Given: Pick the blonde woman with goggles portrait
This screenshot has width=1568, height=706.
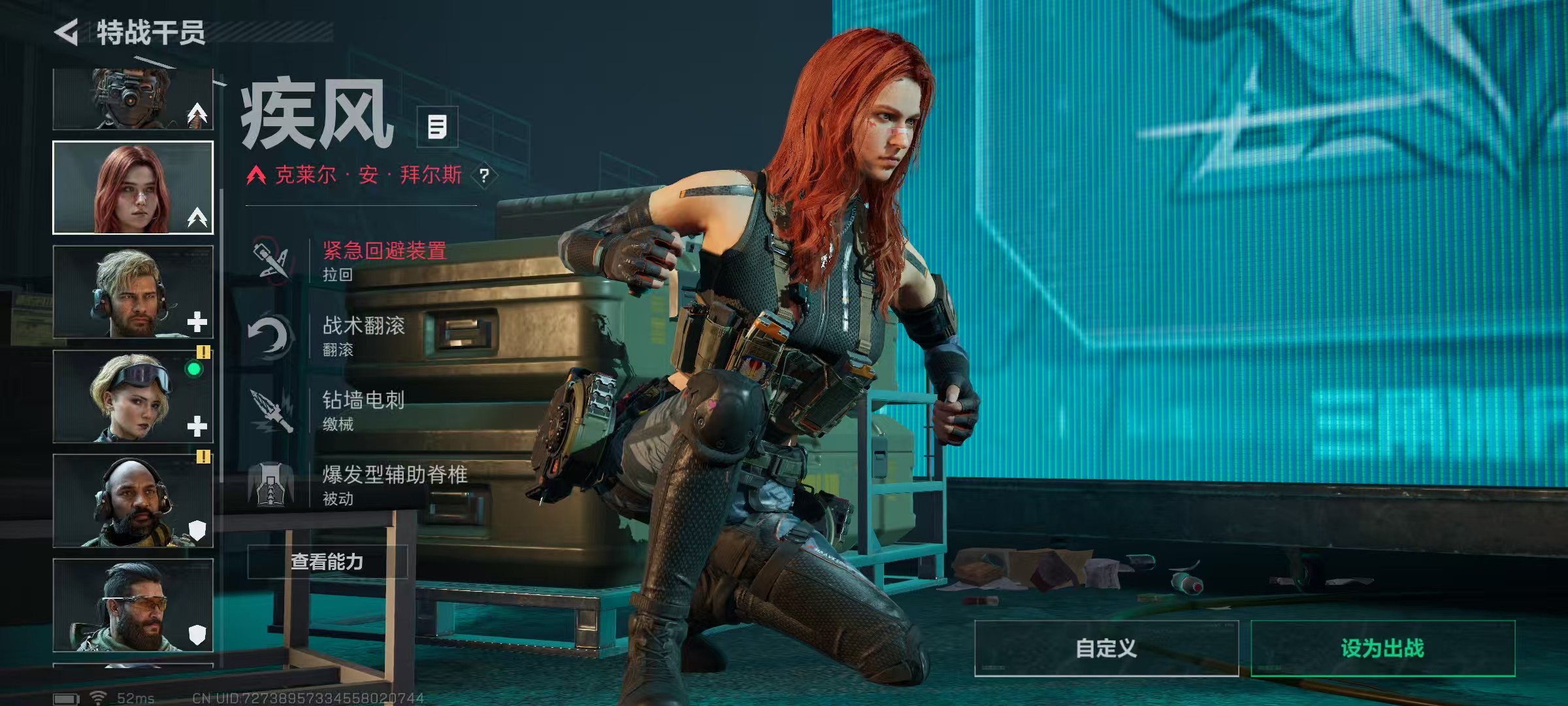Looking at the screenshot, I should pyautogui.click(x=133, y=396).
